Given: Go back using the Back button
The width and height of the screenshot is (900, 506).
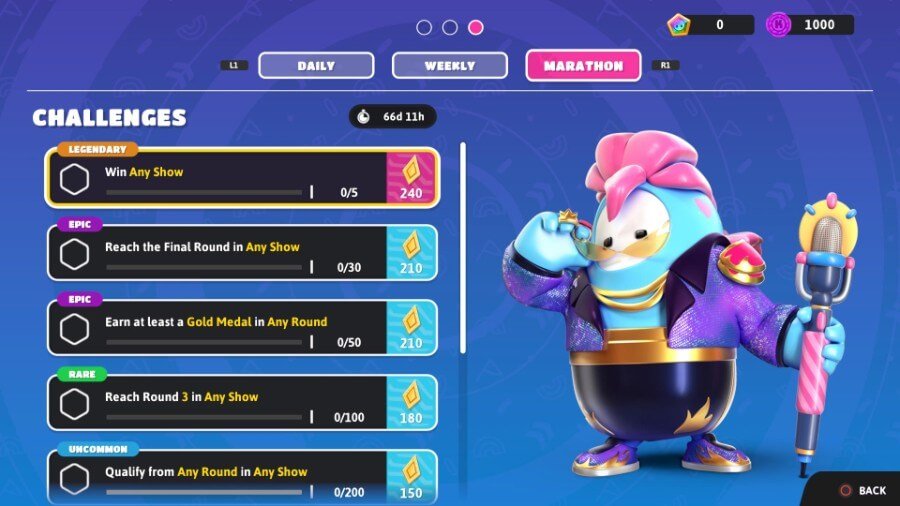Looking at the screenshot, I should point(862,490).
